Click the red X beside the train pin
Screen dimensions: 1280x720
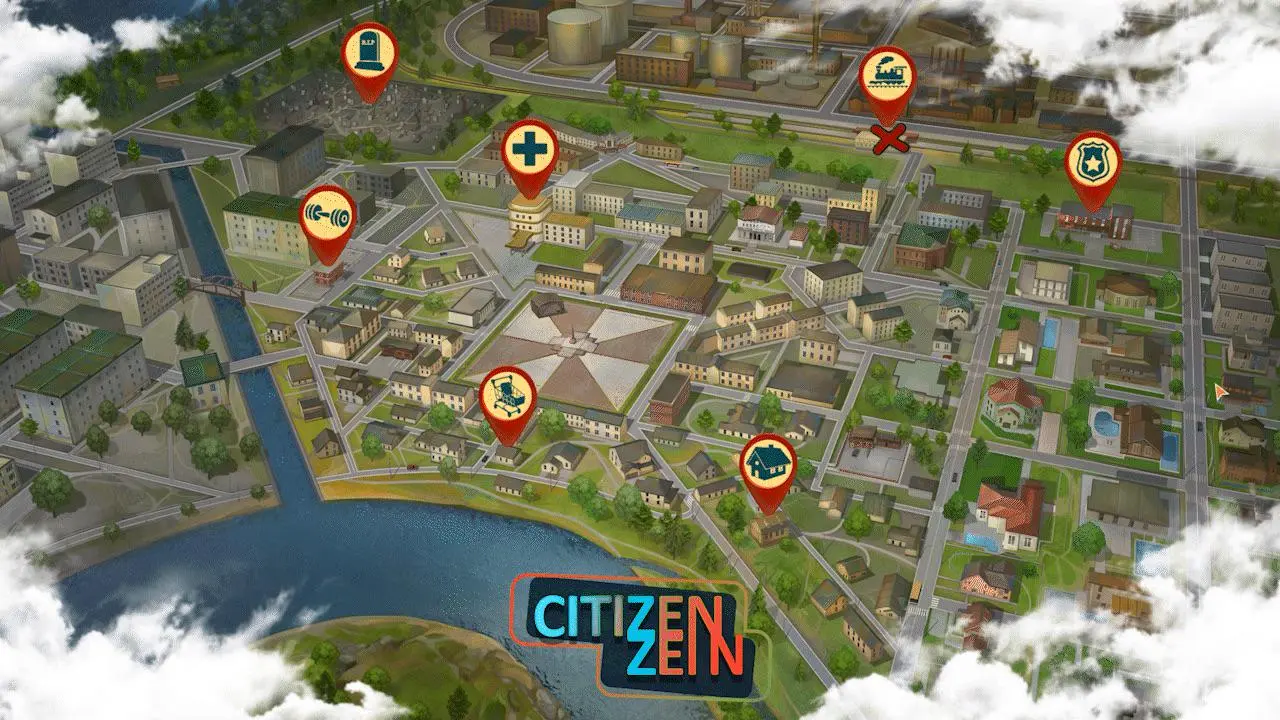click(887, 140)
